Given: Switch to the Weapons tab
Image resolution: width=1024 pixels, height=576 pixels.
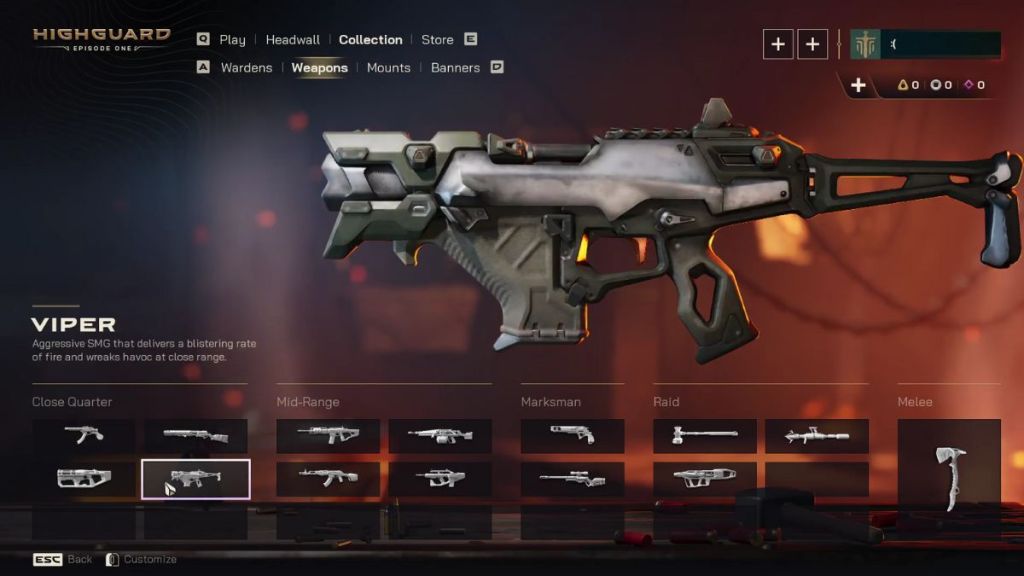Looking at the screenshot, I should pos(319,68).
